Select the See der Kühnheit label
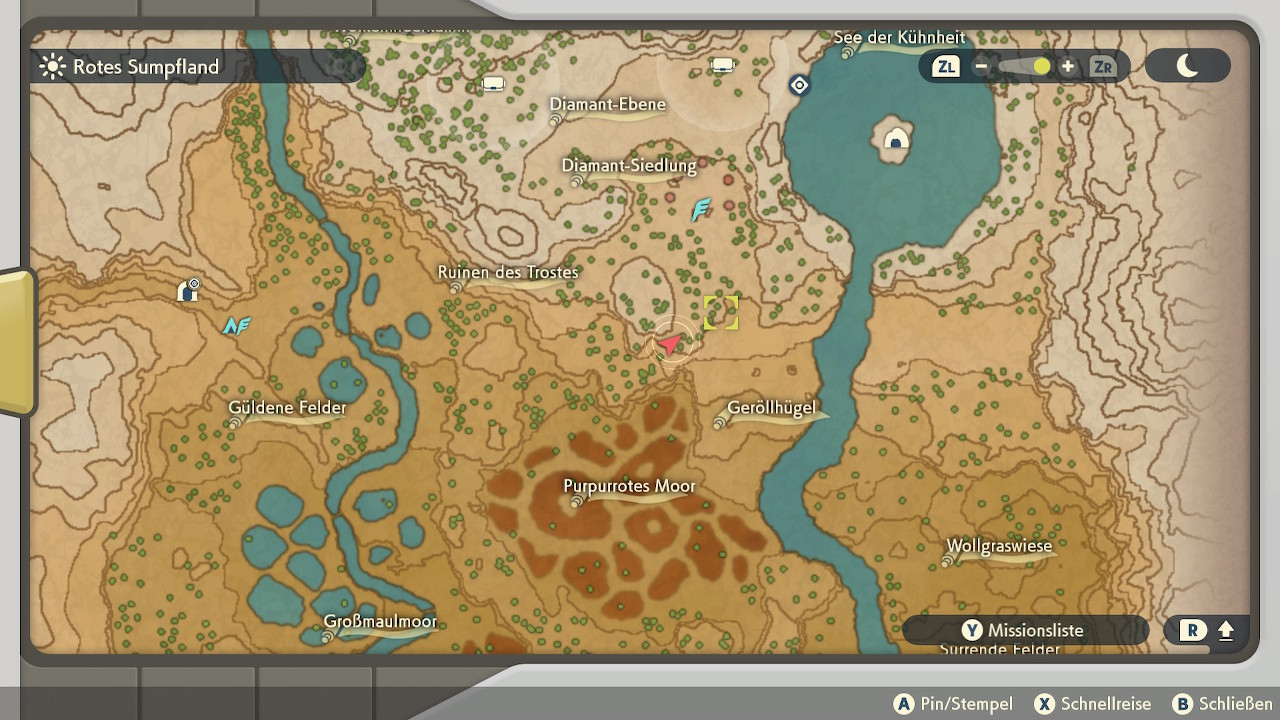 [899, 38]
